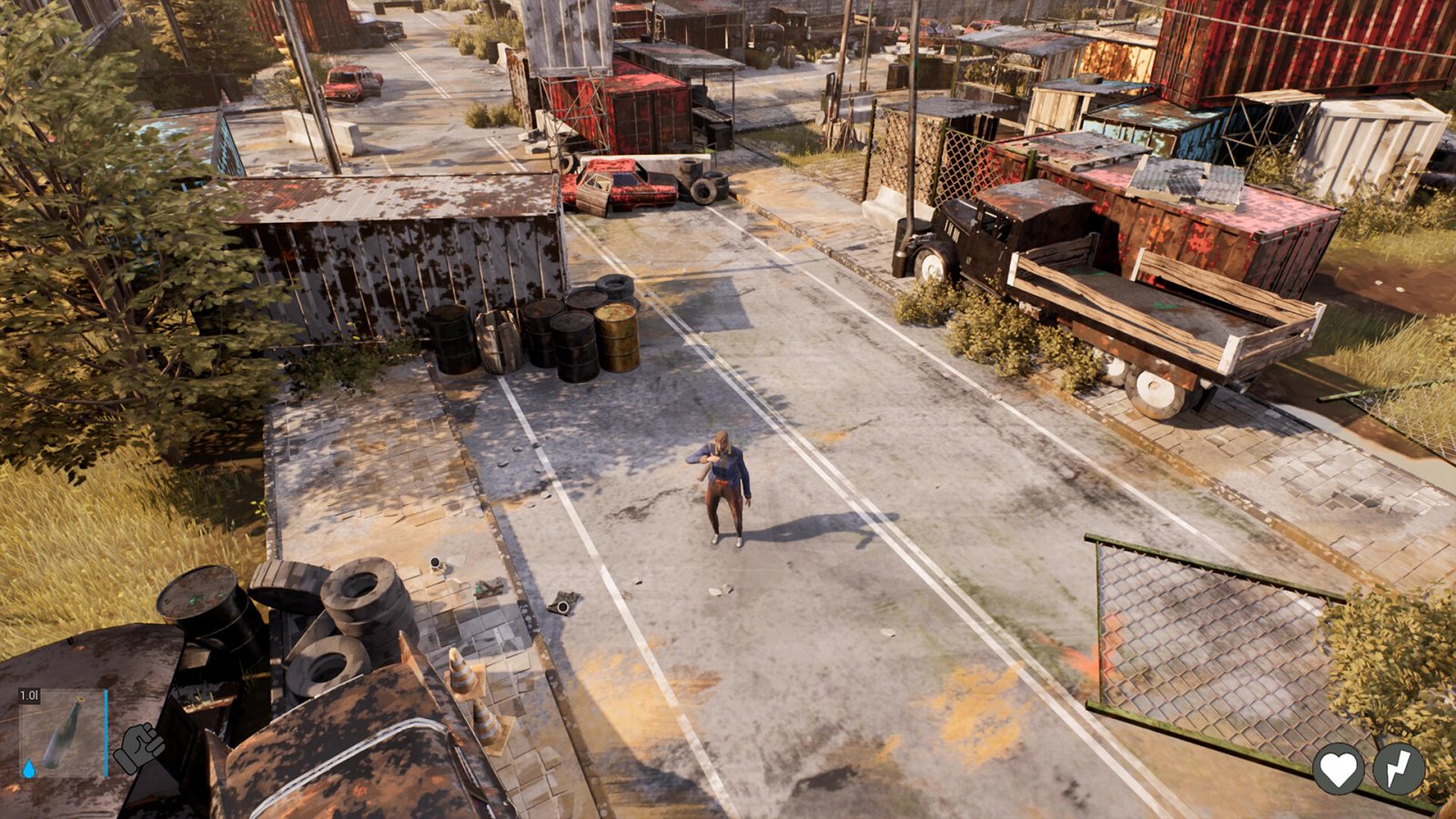The width and height of the screenshot is (1456, 819).
Task: Click the lightning stamina status icon
Action: point(1398,769)
